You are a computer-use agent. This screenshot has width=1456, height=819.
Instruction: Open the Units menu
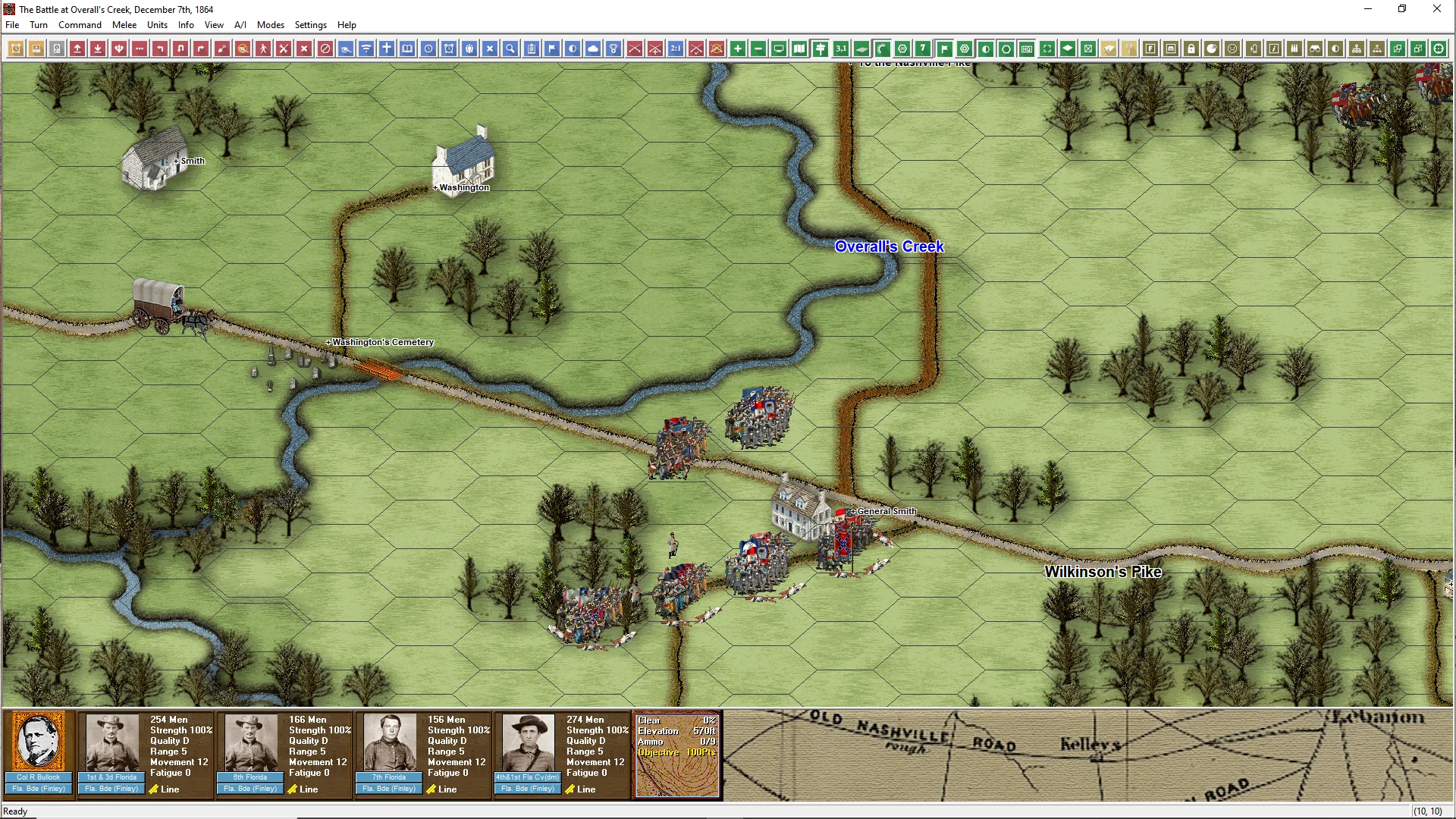pyautogui.click(x=157, y=25)
